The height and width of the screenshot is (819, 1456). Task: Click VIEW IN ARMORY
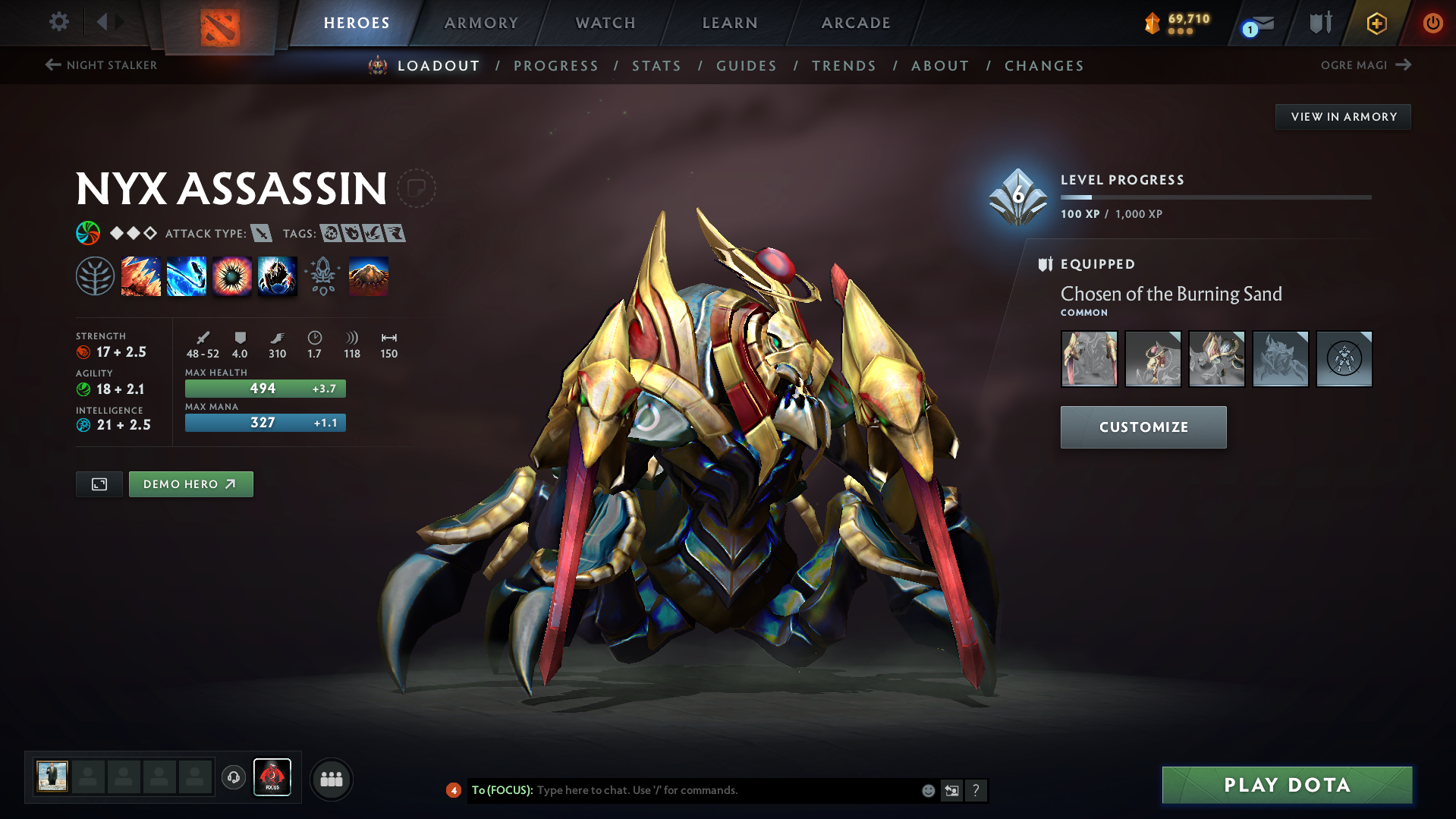(1343, 116)
